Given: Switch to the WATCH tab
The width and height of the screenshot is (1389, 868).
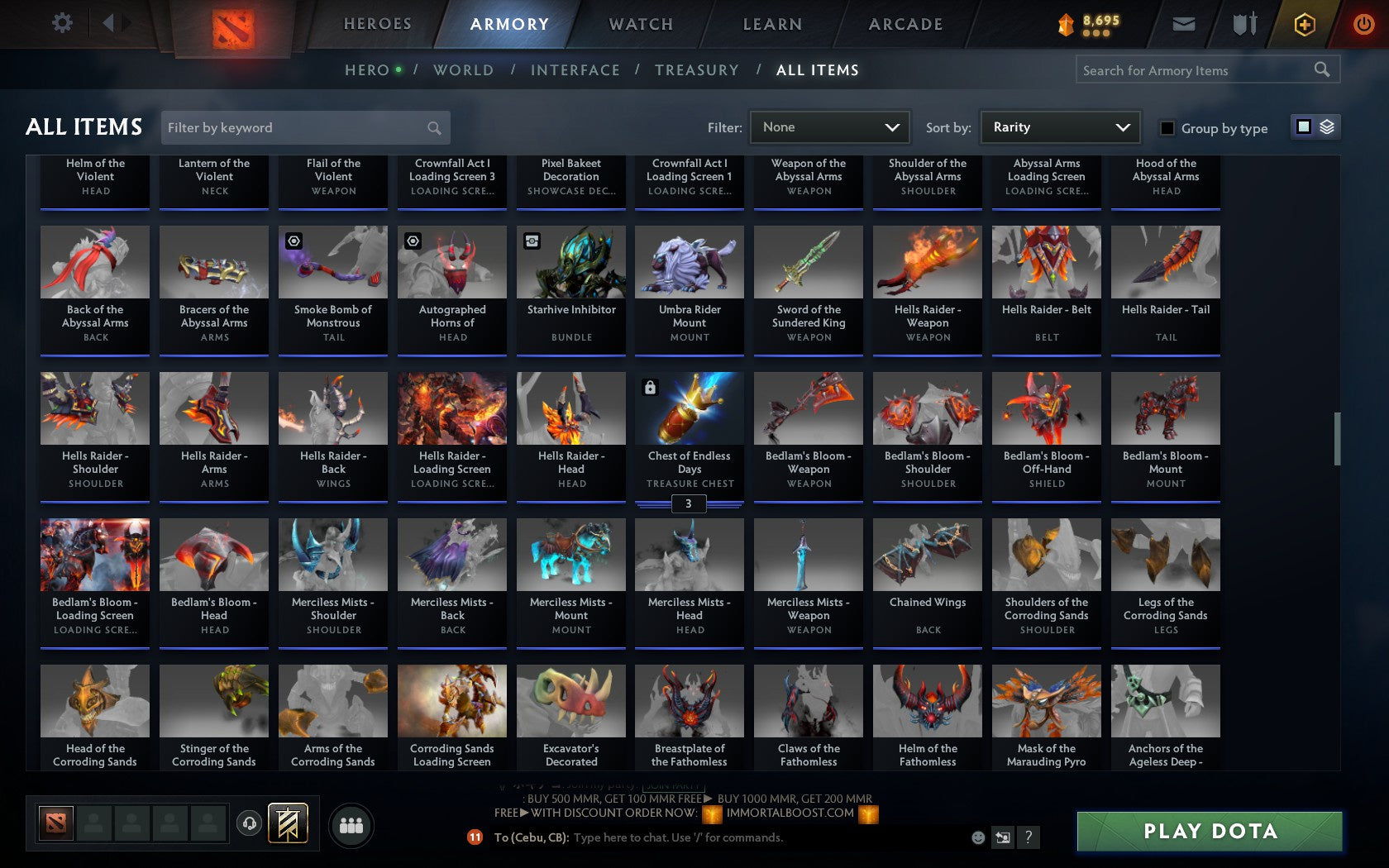Looking at the screenshot, I should (640, 24).
